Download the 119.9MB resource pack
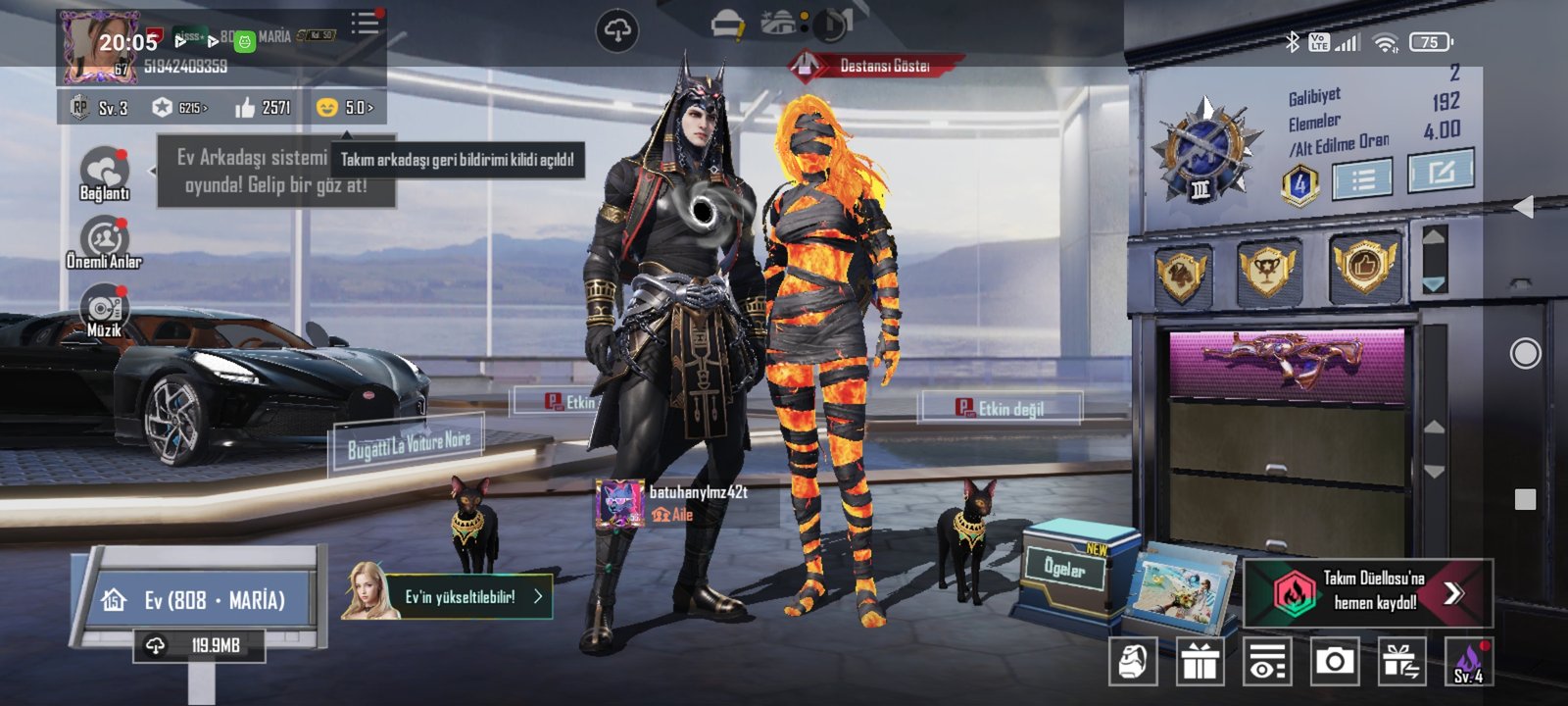Screen dimensions: 1568x706 pyautogui.click(x=199, y=645)
